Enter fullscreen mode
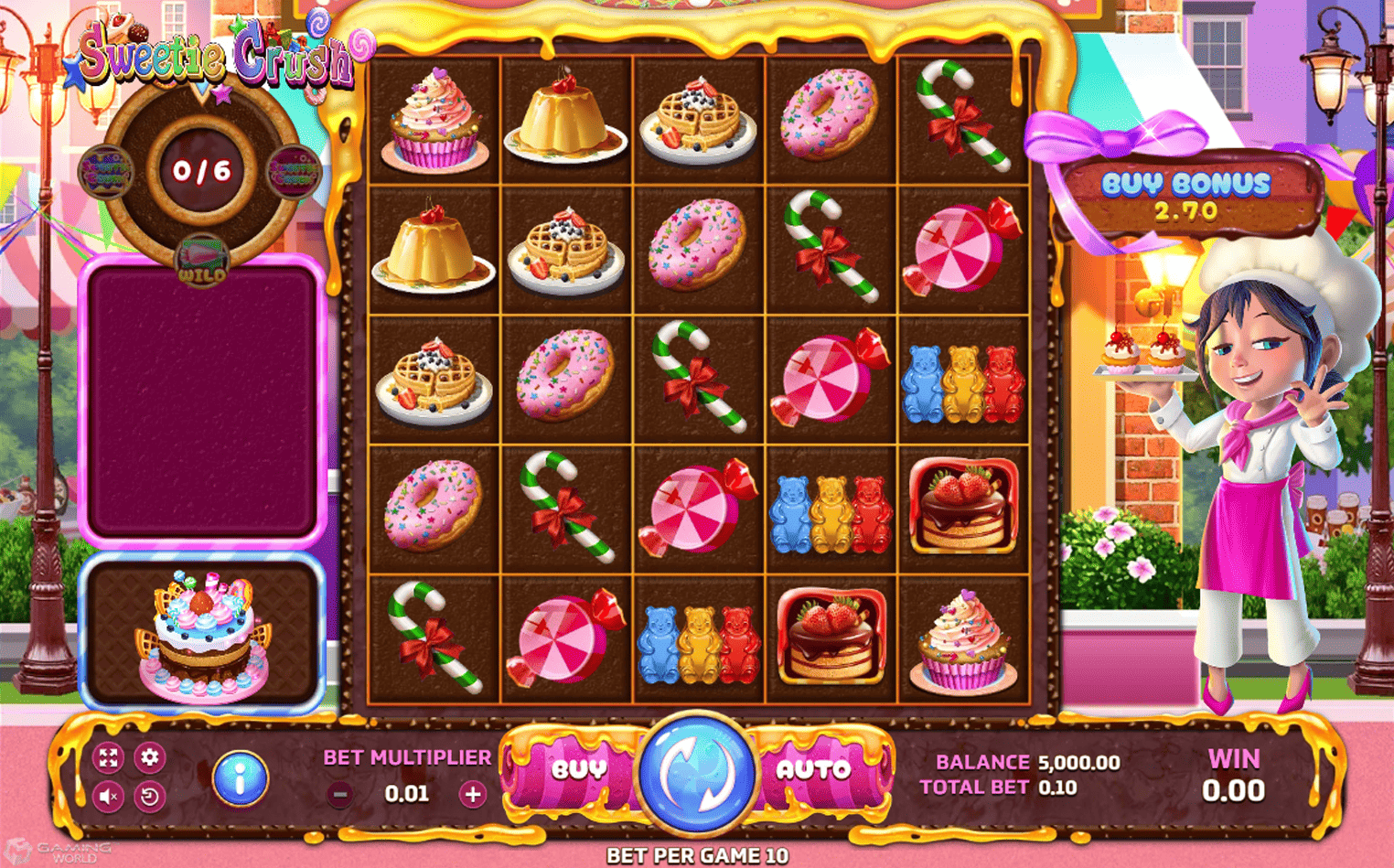 110,757
